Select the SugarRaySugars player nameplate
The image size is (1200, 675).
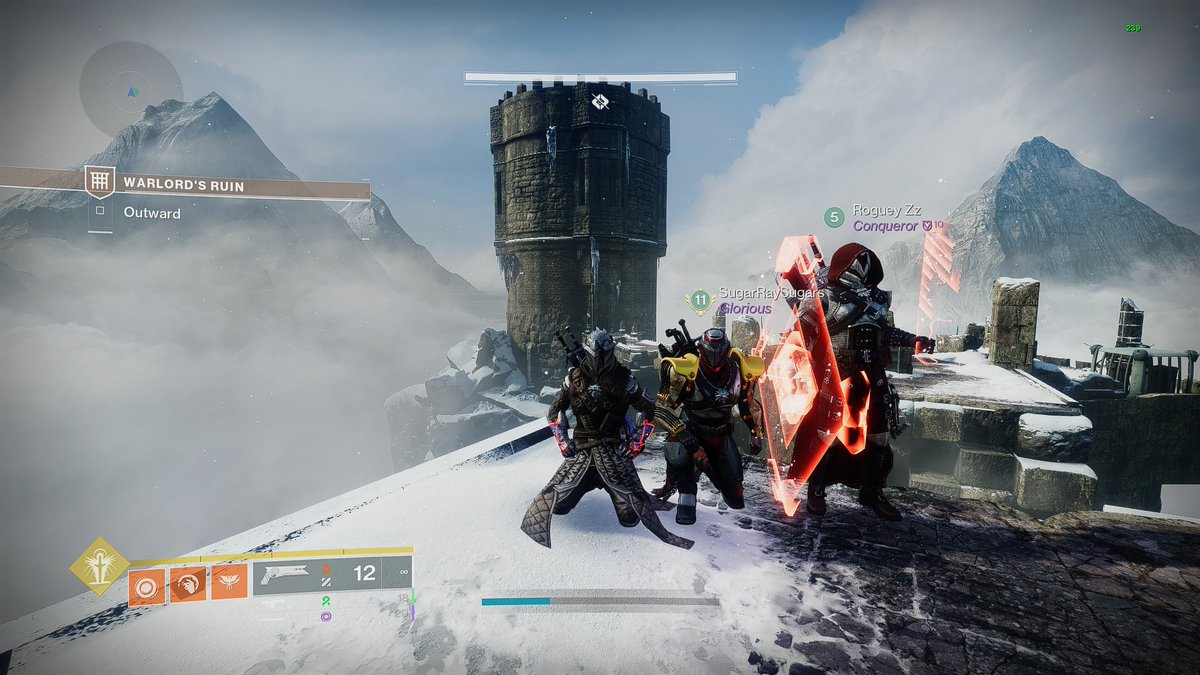click(x=758, y=293)
